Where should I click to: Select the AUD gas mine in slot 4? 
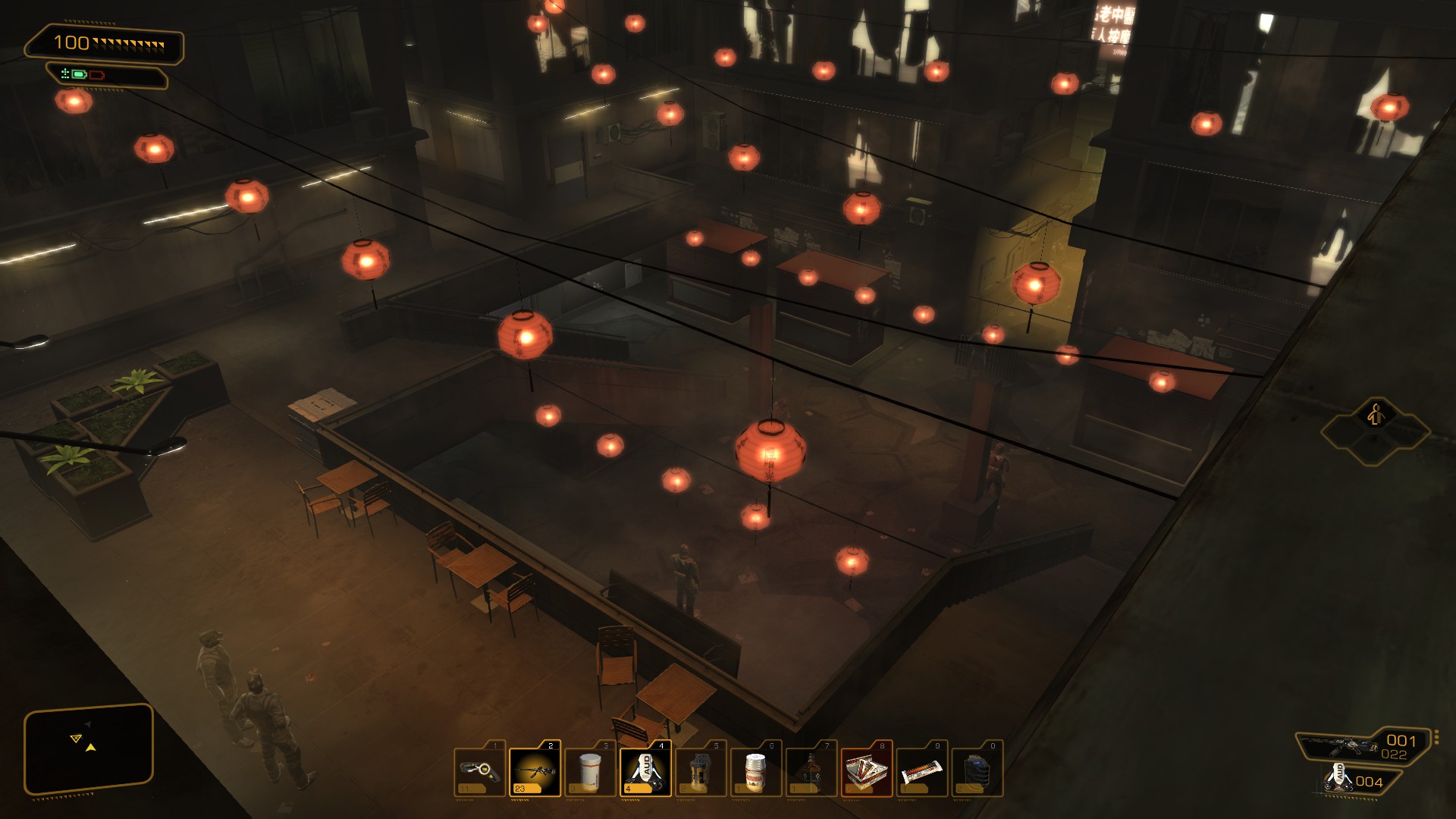[x=645, y=770]
